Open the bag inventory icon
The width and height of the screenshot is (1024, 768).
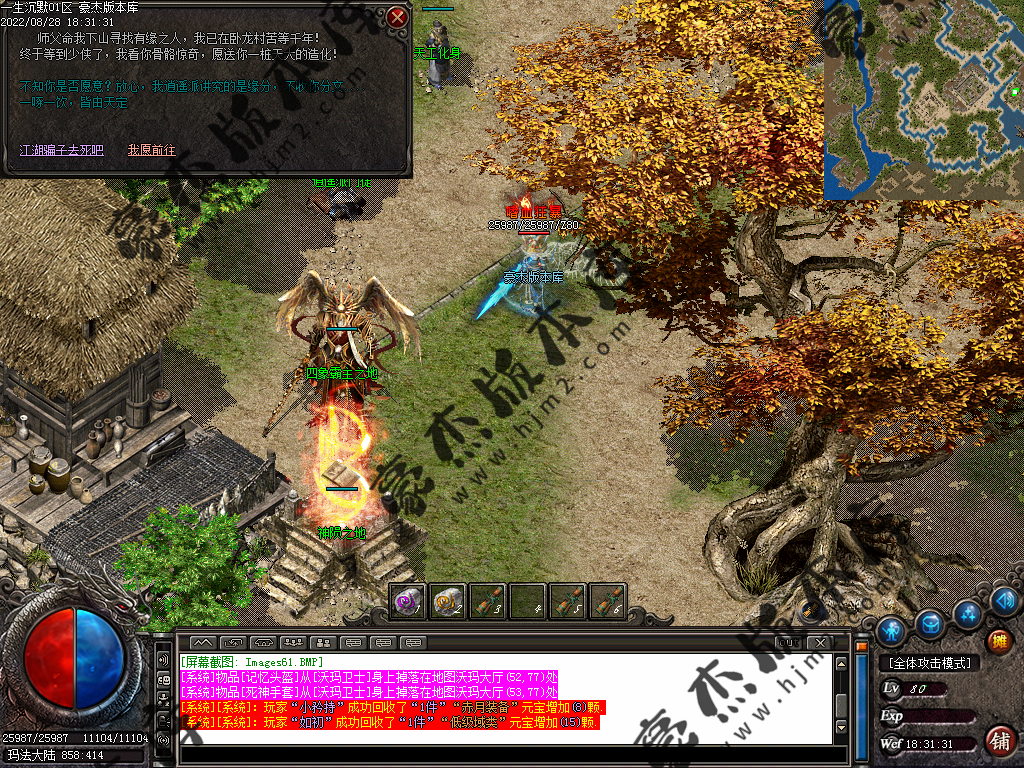930,624
